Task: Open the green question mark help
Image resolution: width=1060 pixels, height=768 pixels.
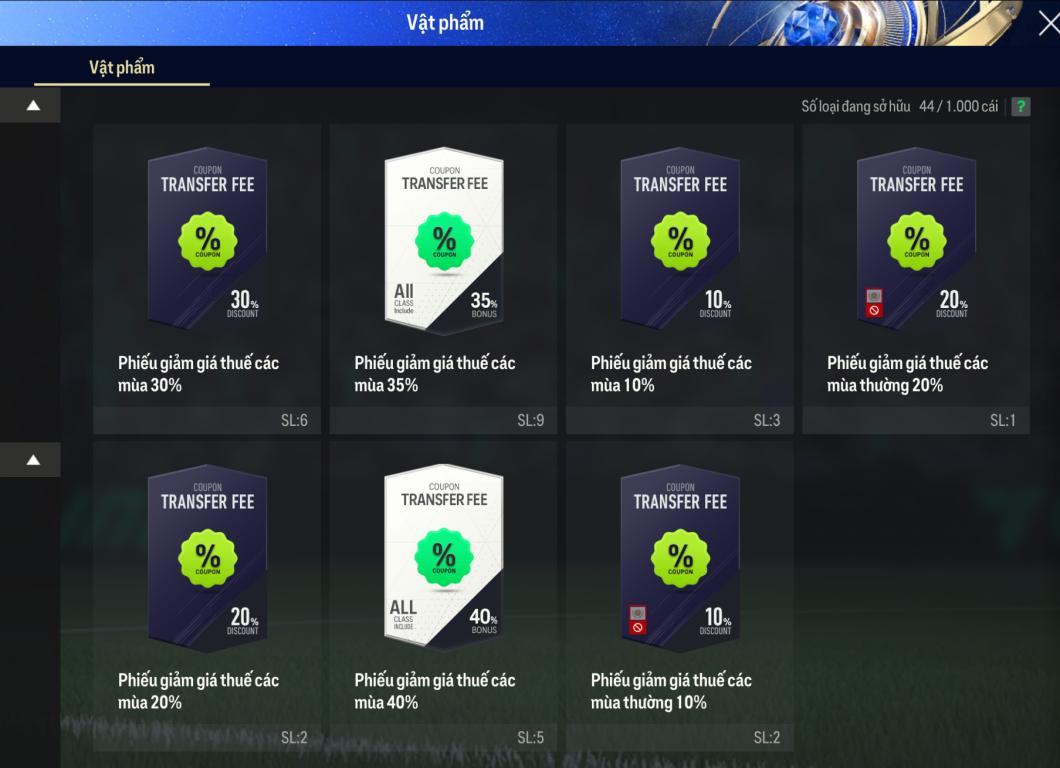Action: pyautogui.click(x=1020, y=106)
